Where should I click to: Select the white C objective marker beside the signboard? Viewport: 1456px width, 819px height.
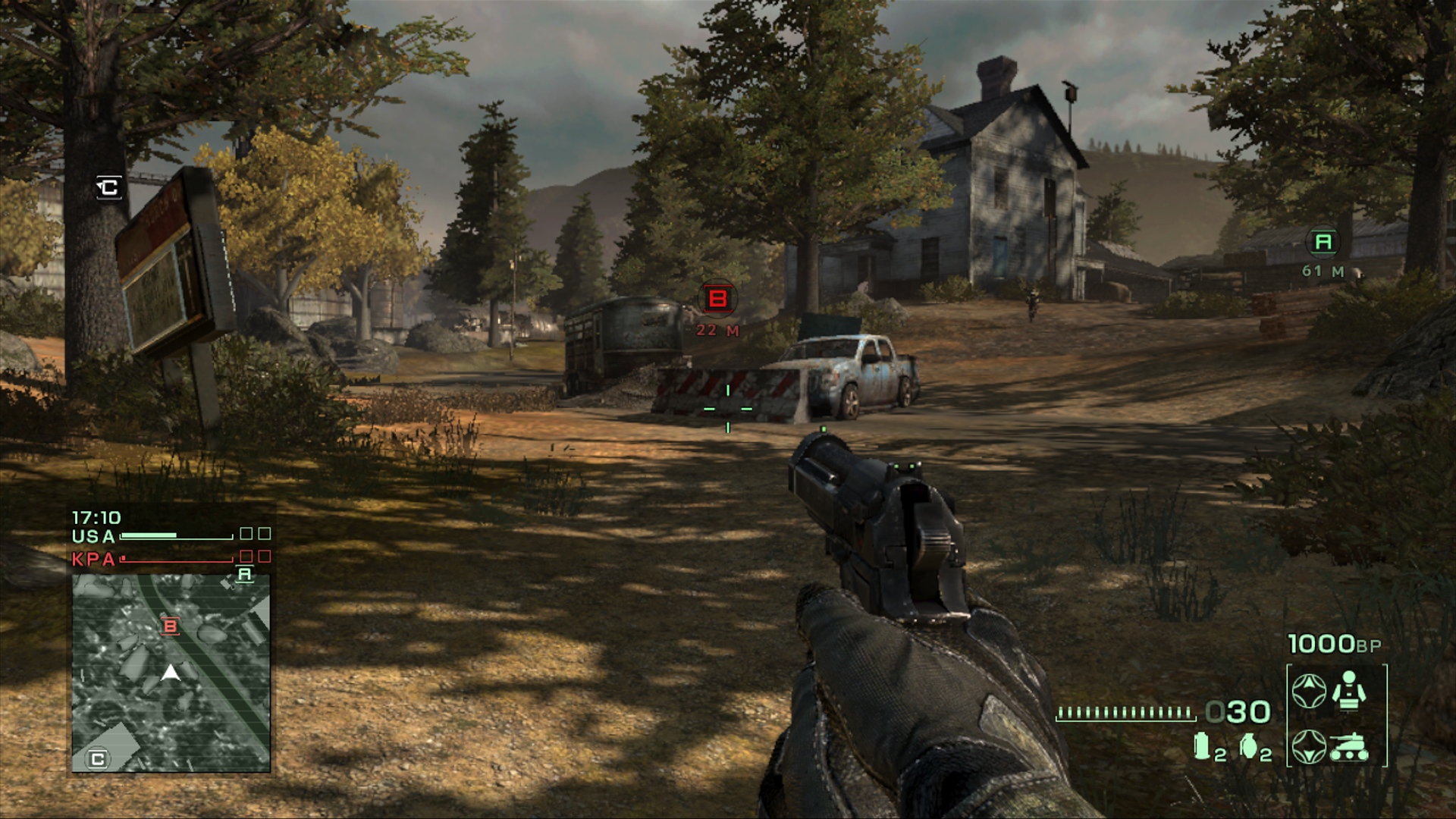pyautogui.click(x=108, y=187)
